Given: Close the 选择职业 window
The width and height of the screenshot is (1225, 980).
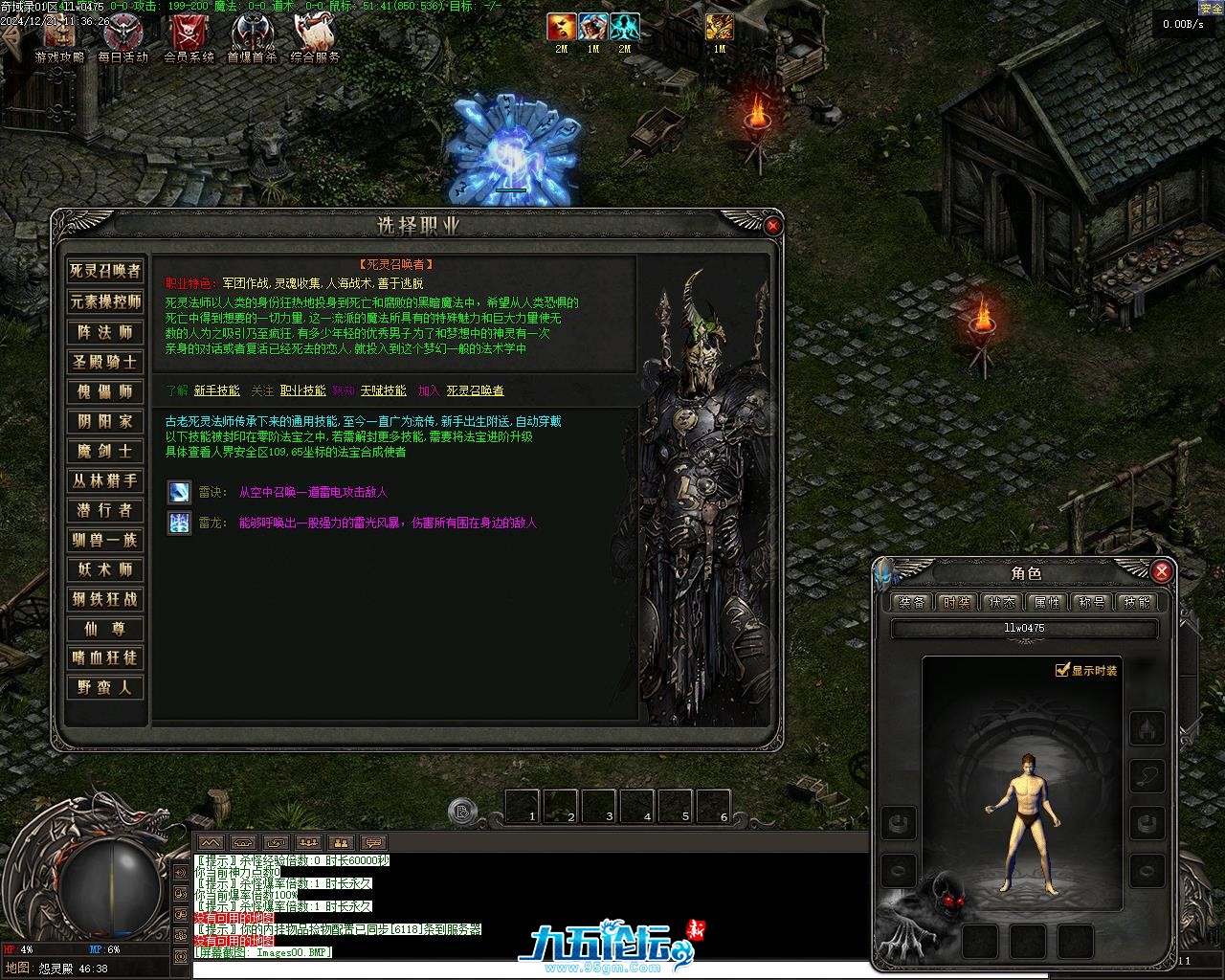Looking at the screenshot, I should click(x=773, y=226).
